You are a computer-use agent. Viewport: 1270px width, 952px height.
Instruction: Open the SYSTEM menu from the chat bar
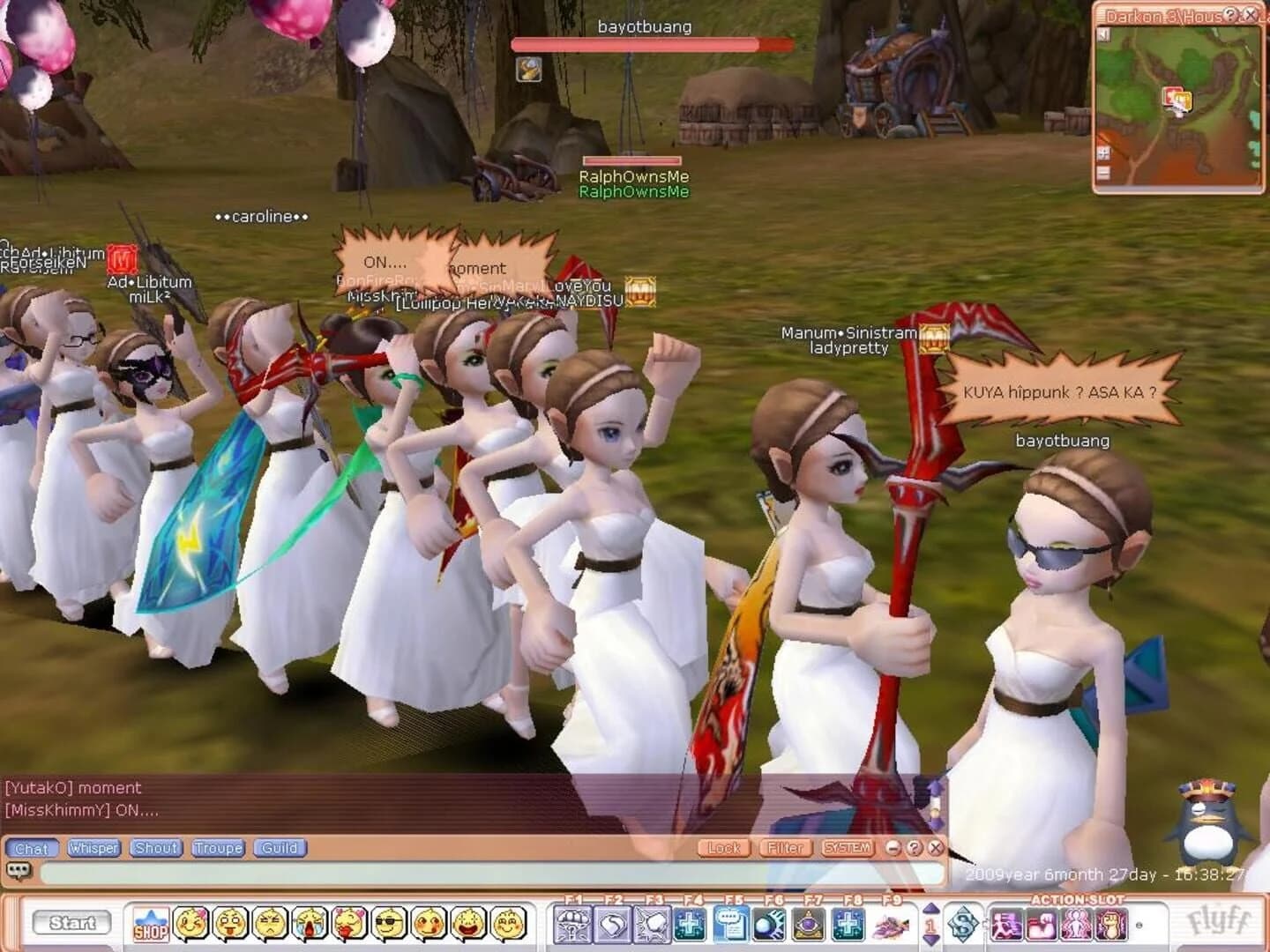[848, 848]
